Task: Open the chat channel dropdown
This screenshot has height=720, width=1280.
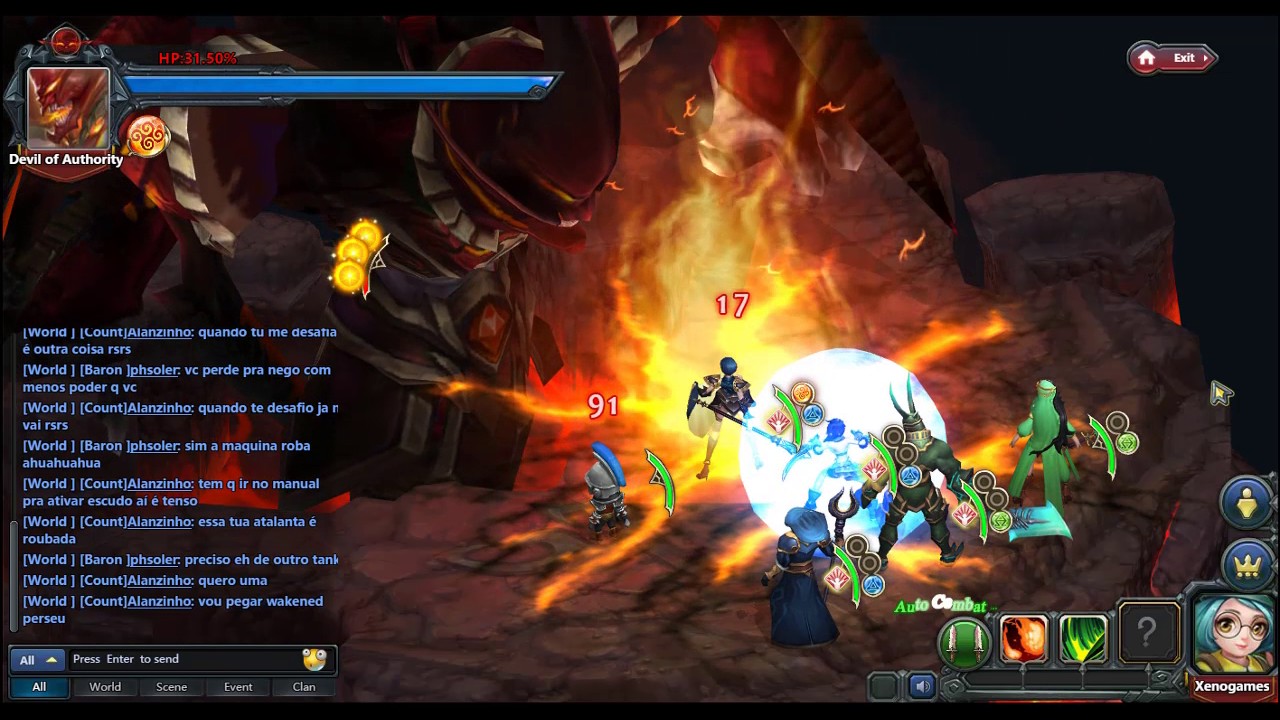Action: coord(38,660)
